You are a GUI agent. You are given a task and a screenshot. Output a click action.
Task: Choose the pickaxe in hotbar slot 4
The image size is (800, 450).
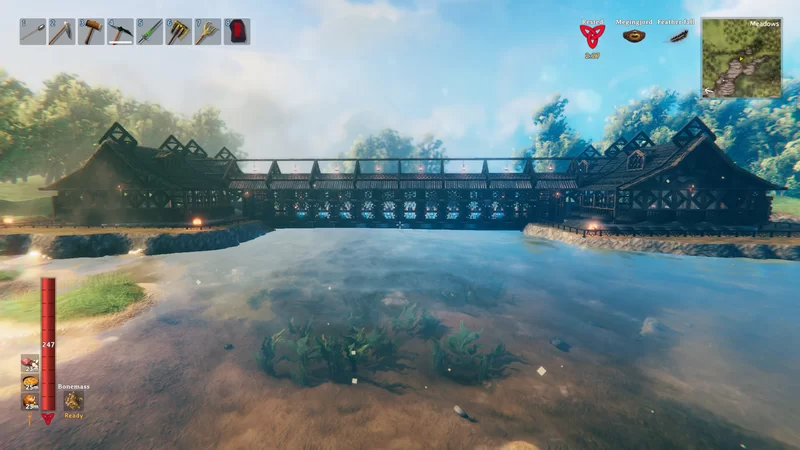[x=120, y=31]
